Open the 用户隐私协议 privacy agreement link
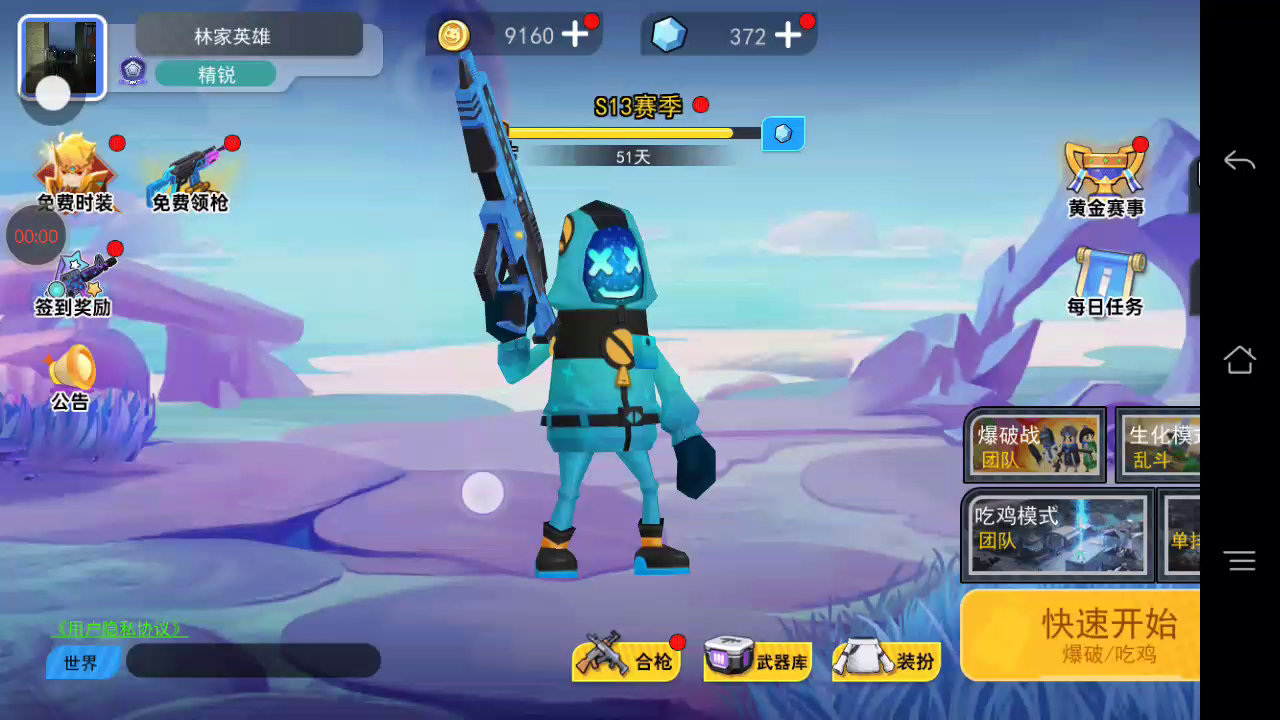Screen dimensions: 1280x720 coord(120,629)
